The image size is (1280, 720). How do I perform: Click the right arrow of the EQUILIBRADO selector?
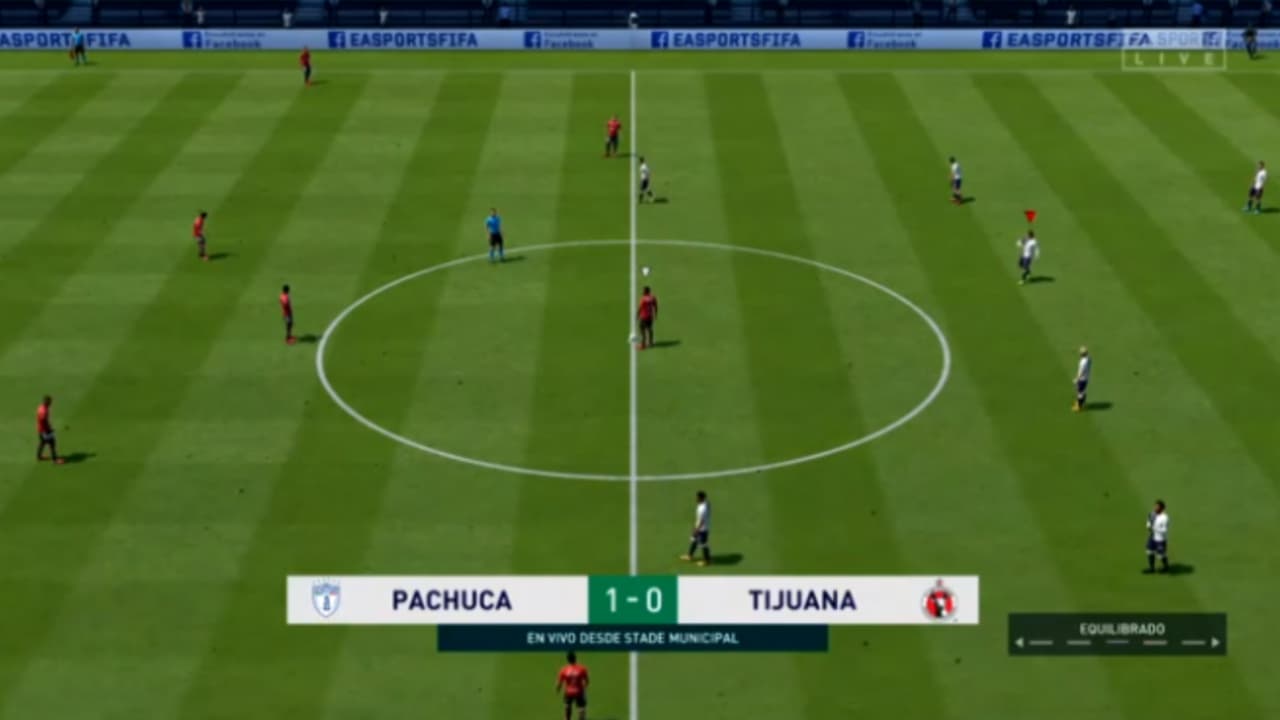click(1215, 642)
